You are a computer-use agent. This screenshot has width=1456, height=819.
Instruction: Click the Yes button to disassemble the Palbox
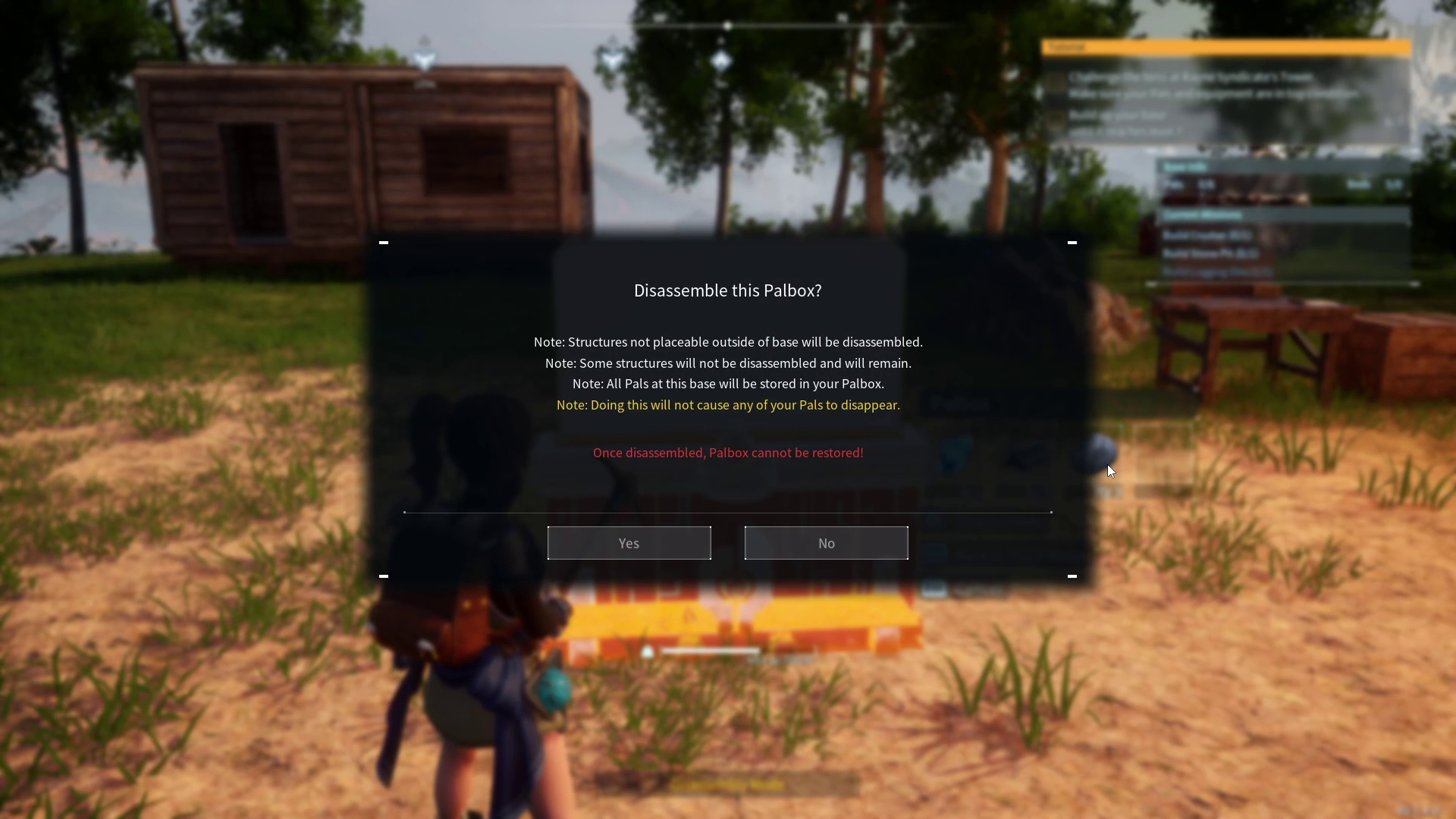coord(629,543)
